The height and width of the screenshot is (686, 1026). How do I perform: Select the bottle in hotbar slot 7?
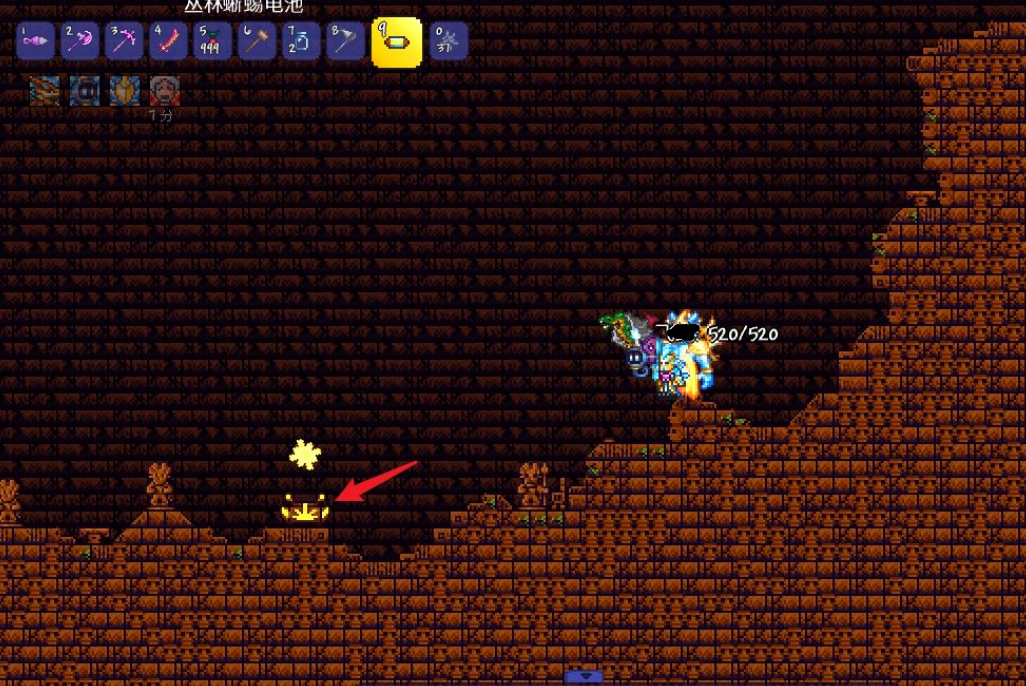coord(300,42)
